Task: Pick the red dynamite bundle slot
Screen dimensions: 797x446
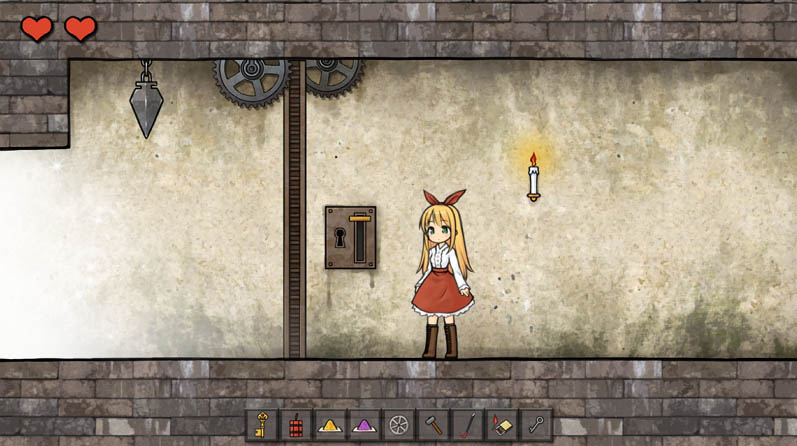Action: click(x=297, y=424)
